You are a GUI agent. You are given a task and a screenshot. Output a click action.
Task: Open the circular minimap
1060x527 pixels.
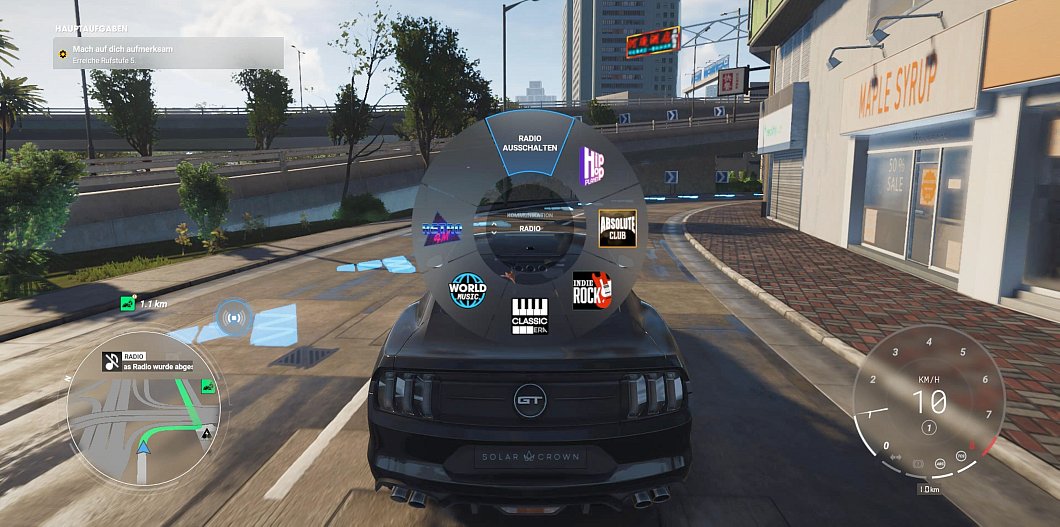pyautogui.click(x=146, y=411)
